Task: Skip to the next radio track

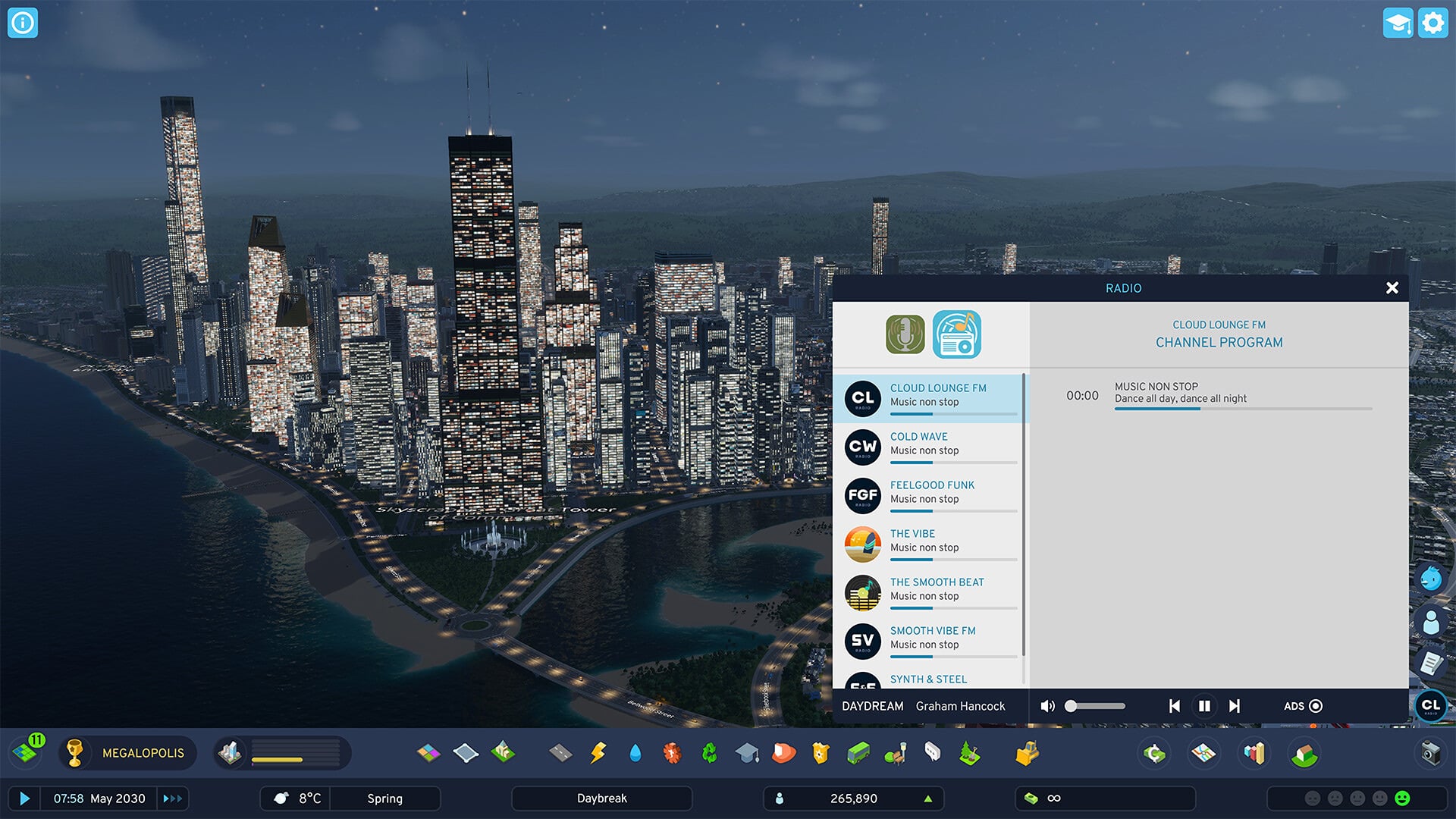Action: (1235, 706)
